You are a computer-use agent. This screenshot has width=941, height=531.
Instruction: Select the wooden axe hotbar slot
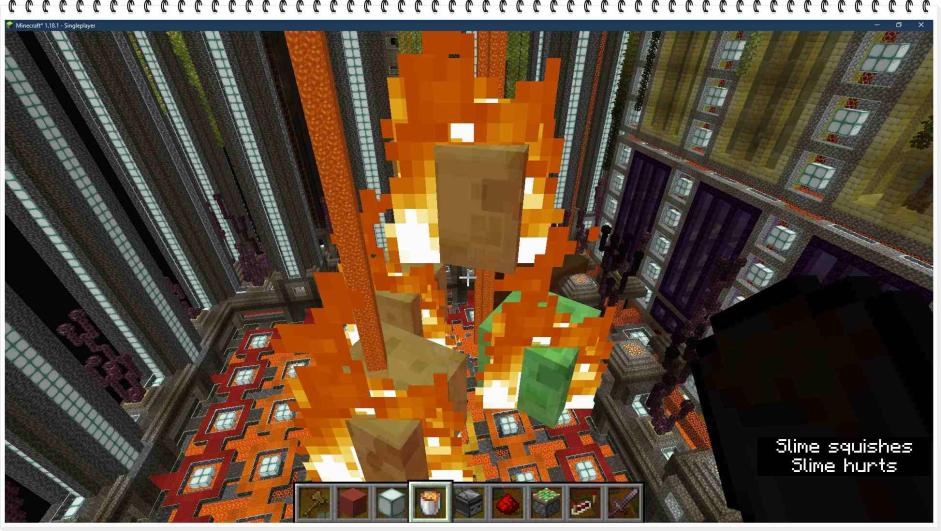pyautogui.click(x=314, y=501)
